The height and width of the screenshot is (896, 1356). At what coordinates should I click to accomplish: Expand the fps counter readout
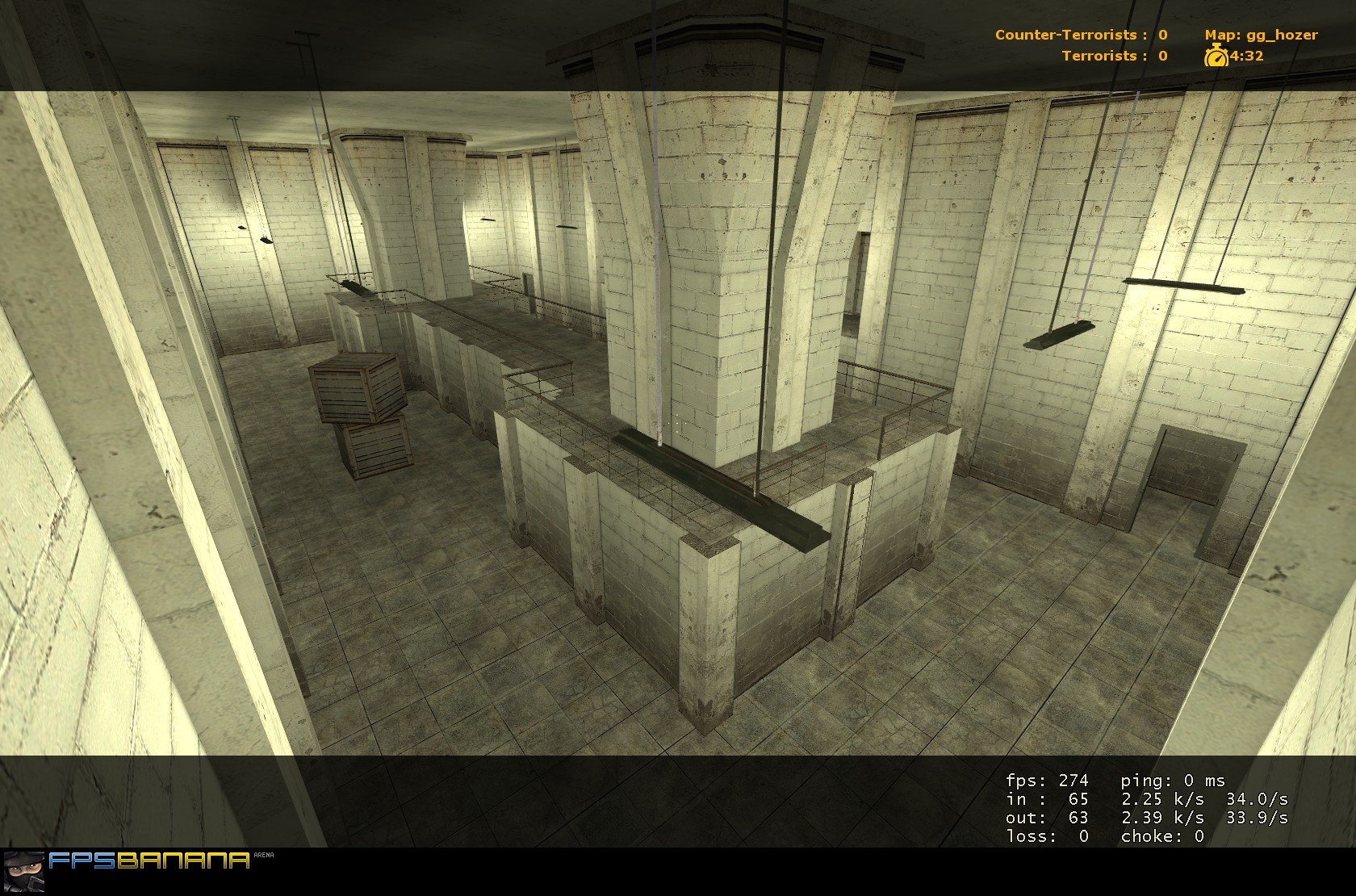tap(1047, 781)
